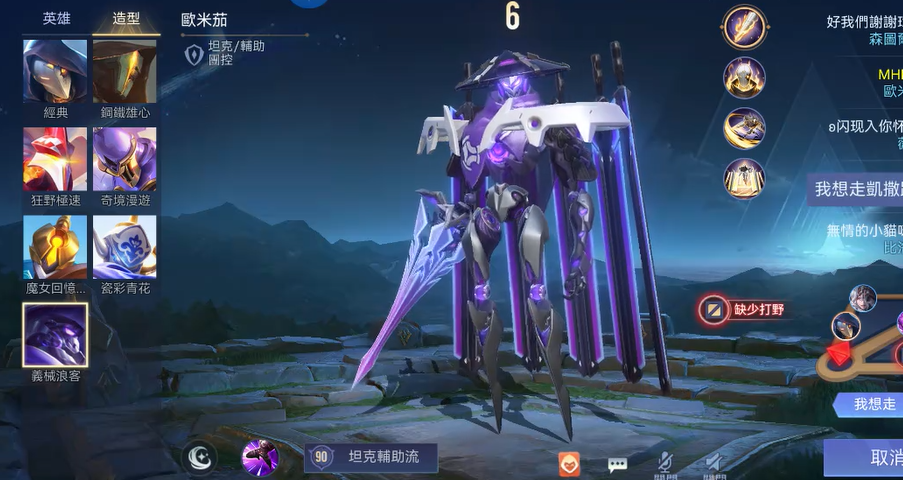Pick the 狂野極速 skin thumbnail
The height and width of the screenshot is (480, 903).
(55, 158)
